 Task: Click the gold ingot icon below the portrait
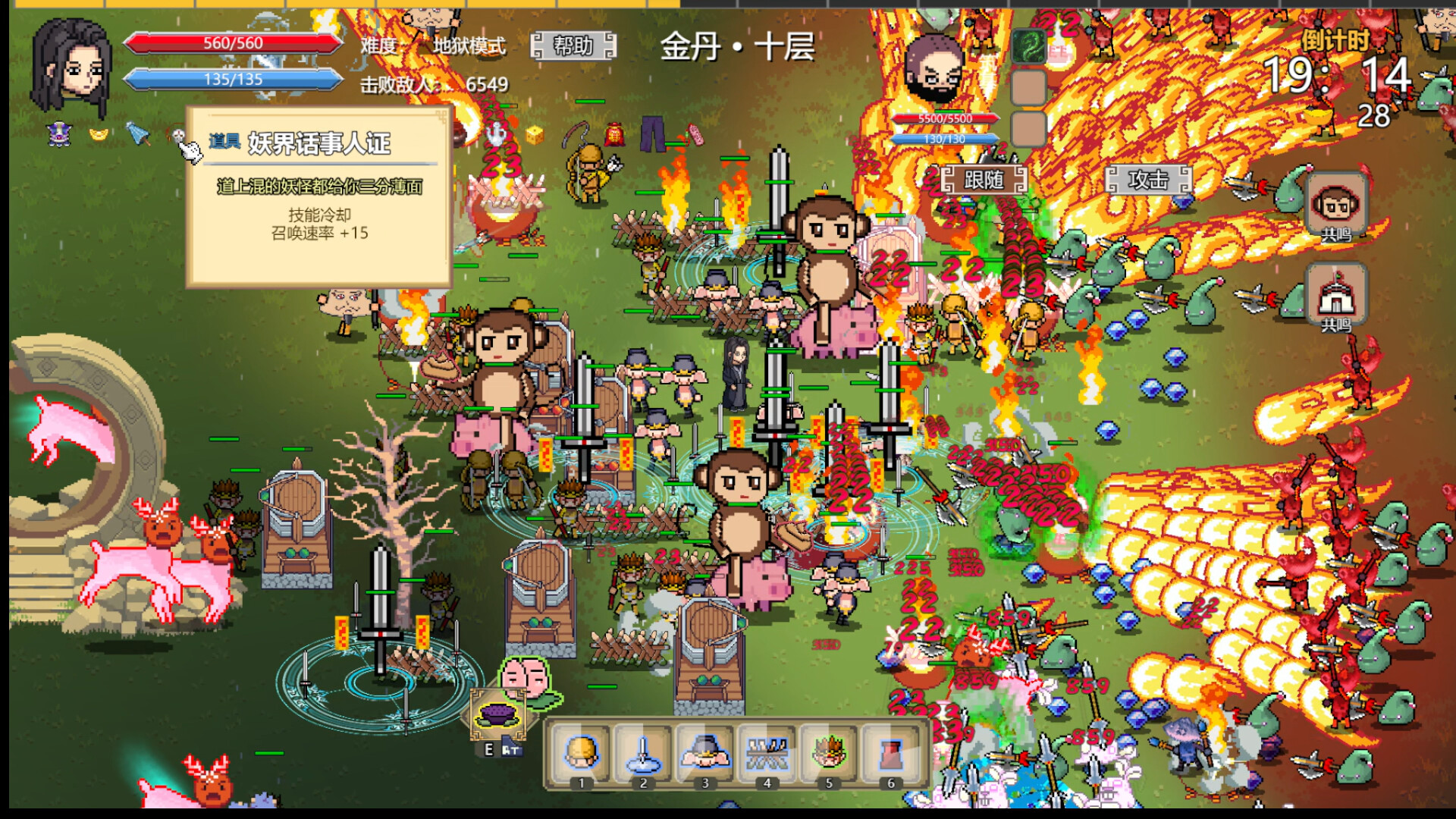(97, 135)
